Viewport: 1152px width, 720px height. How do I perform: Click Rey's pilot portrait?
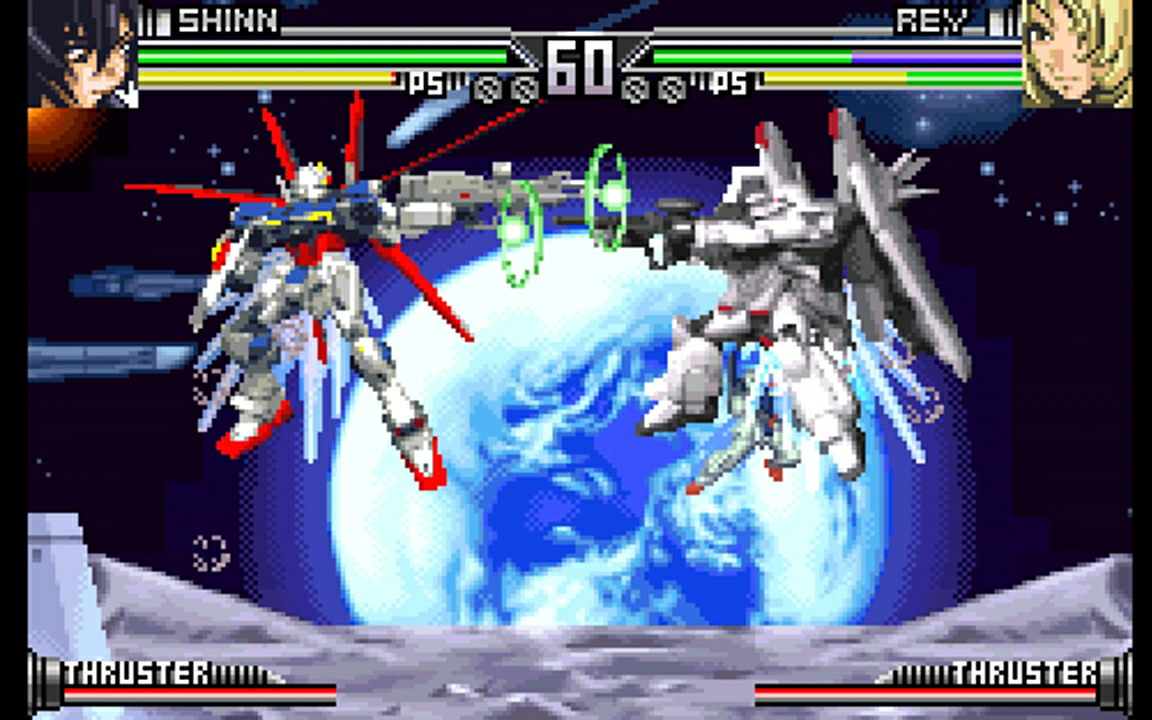tap(1076, 52)
